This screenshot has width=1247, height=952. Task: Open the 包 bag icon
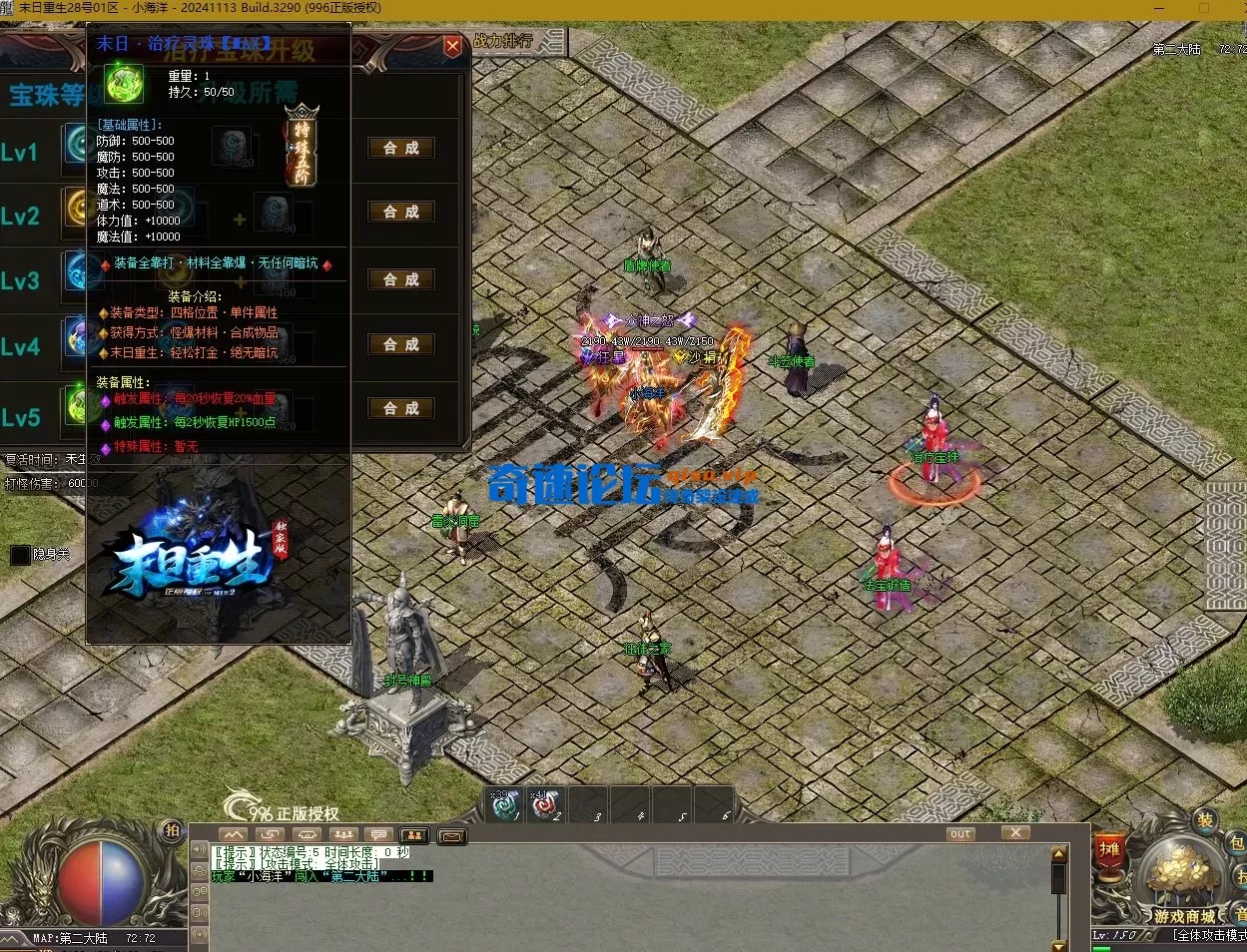pyautogui.click(x=1236, y=844)
